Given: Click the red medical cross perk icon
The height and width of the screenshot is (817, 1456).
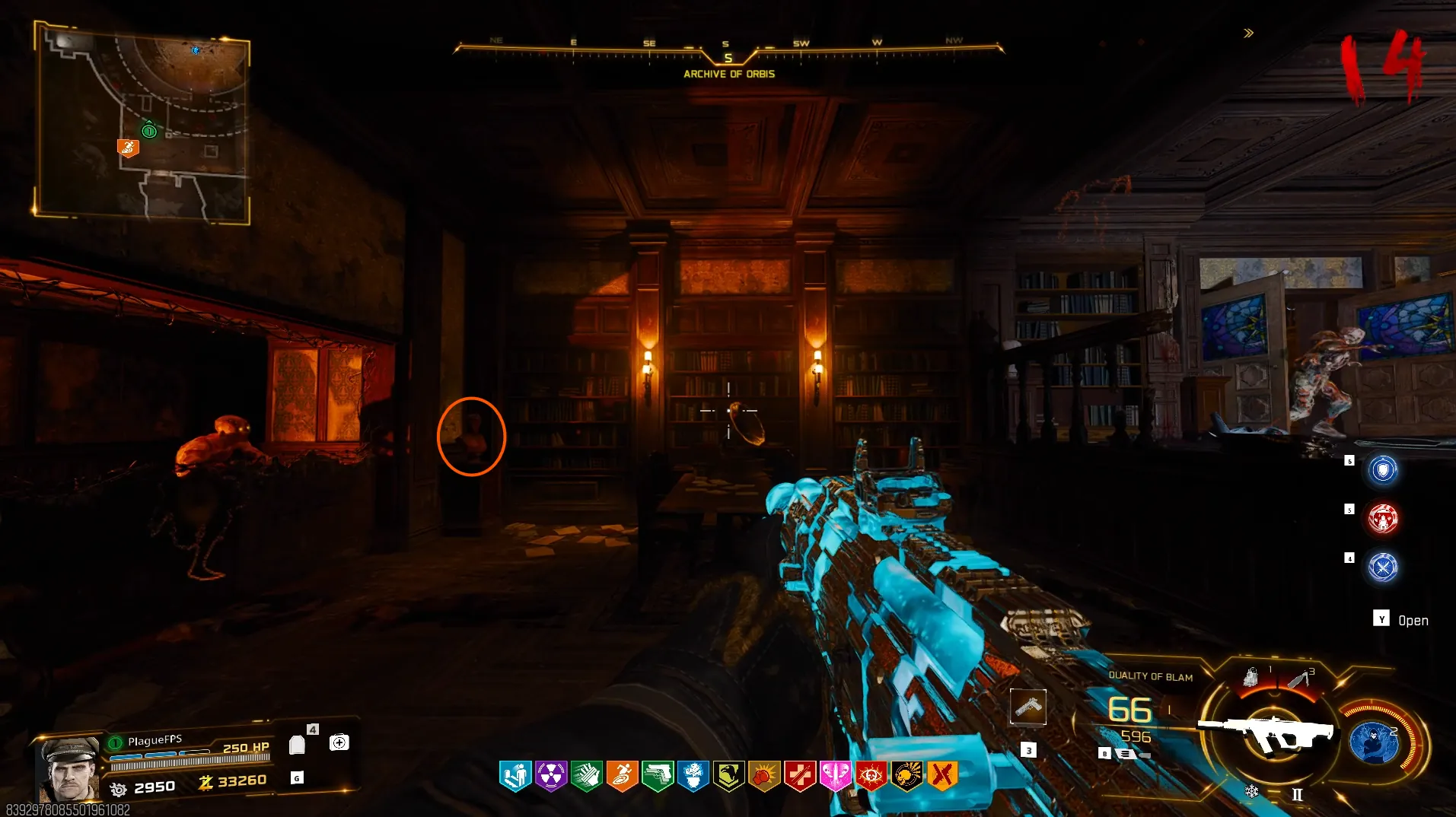Looking at the screenshot, I should point(800,776).
